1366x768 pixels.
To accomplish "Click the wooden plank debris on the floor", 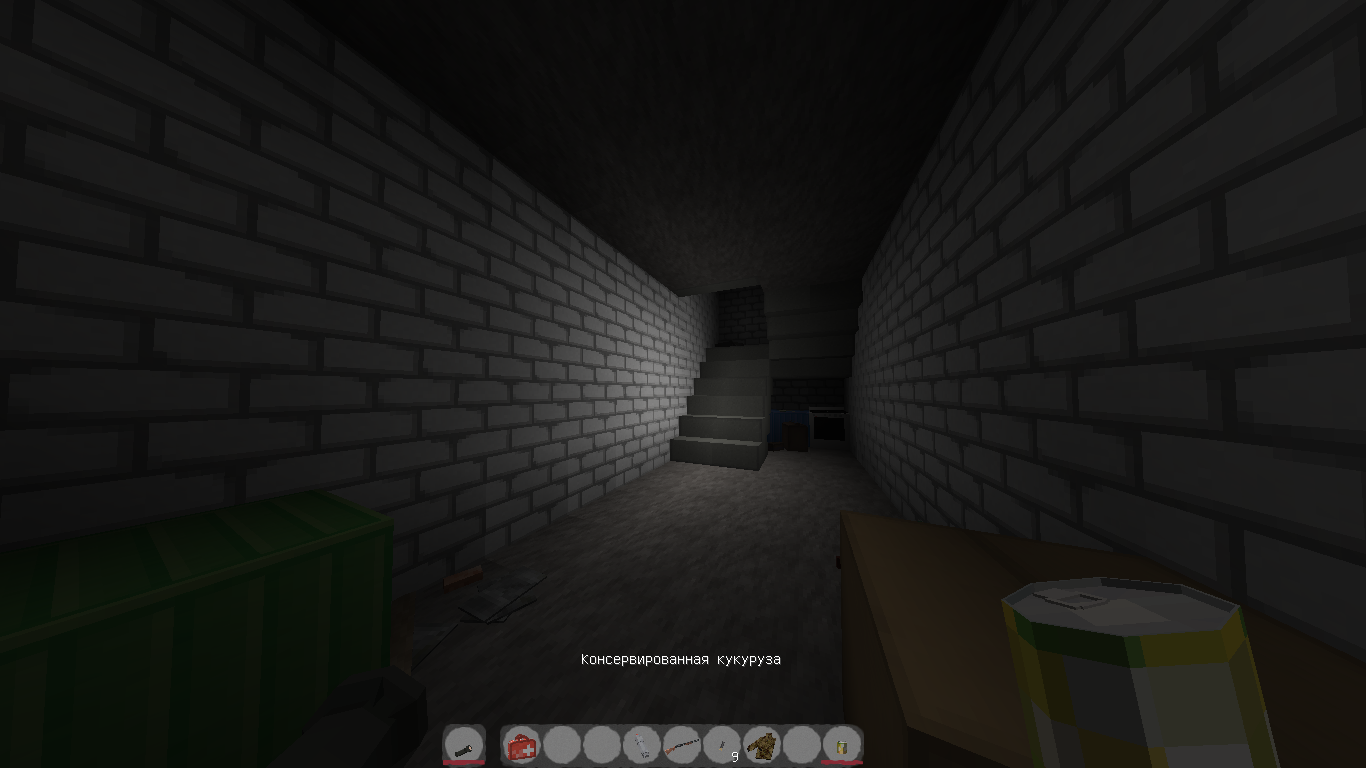I will 460,580.
